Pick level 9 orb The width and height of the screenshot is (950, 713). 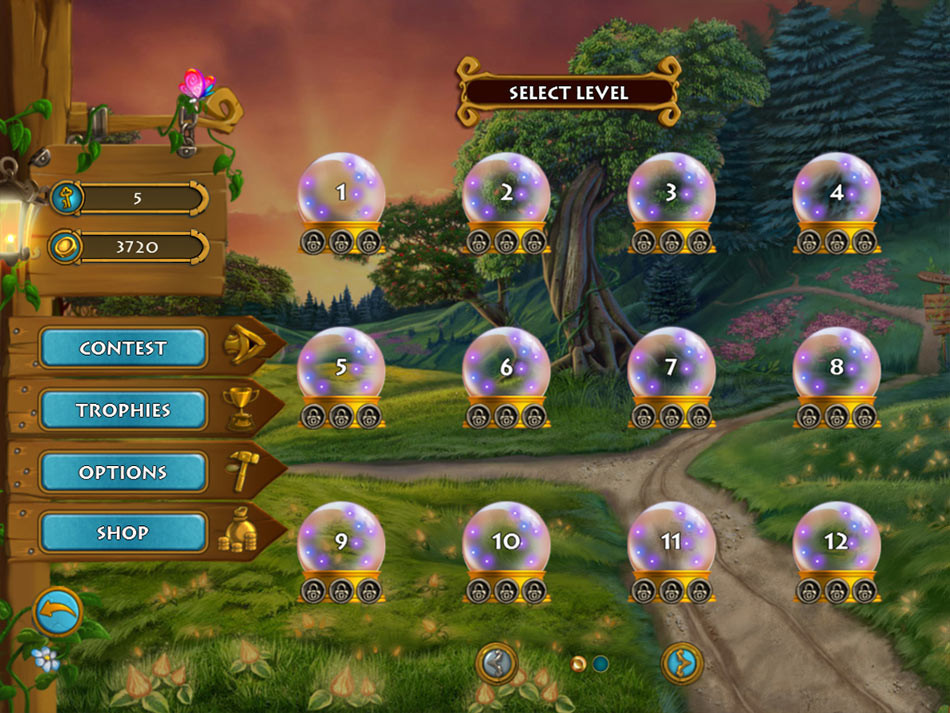coord(341,542)
